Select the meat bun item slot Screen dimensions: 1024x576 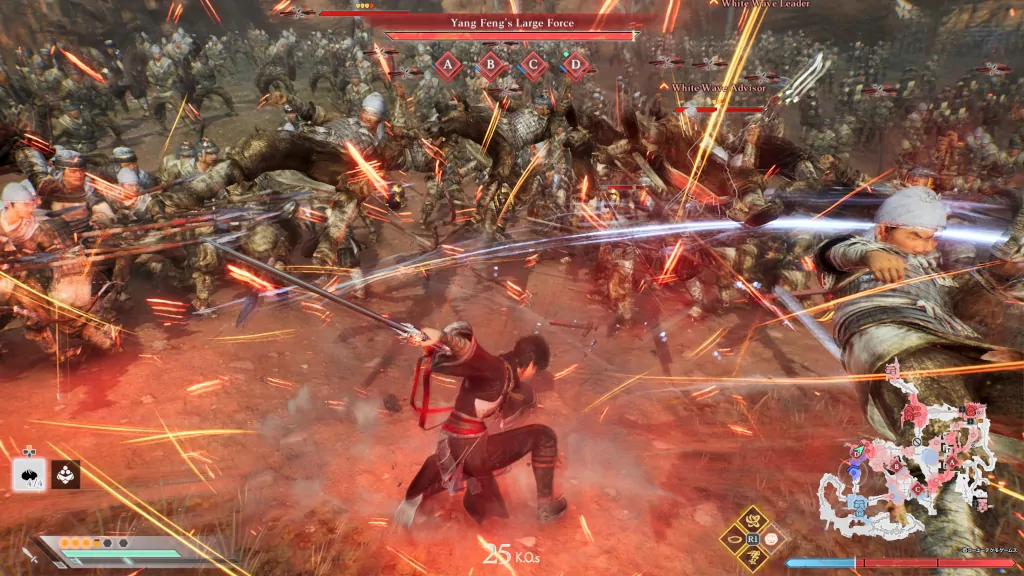[x=30, y=475]
